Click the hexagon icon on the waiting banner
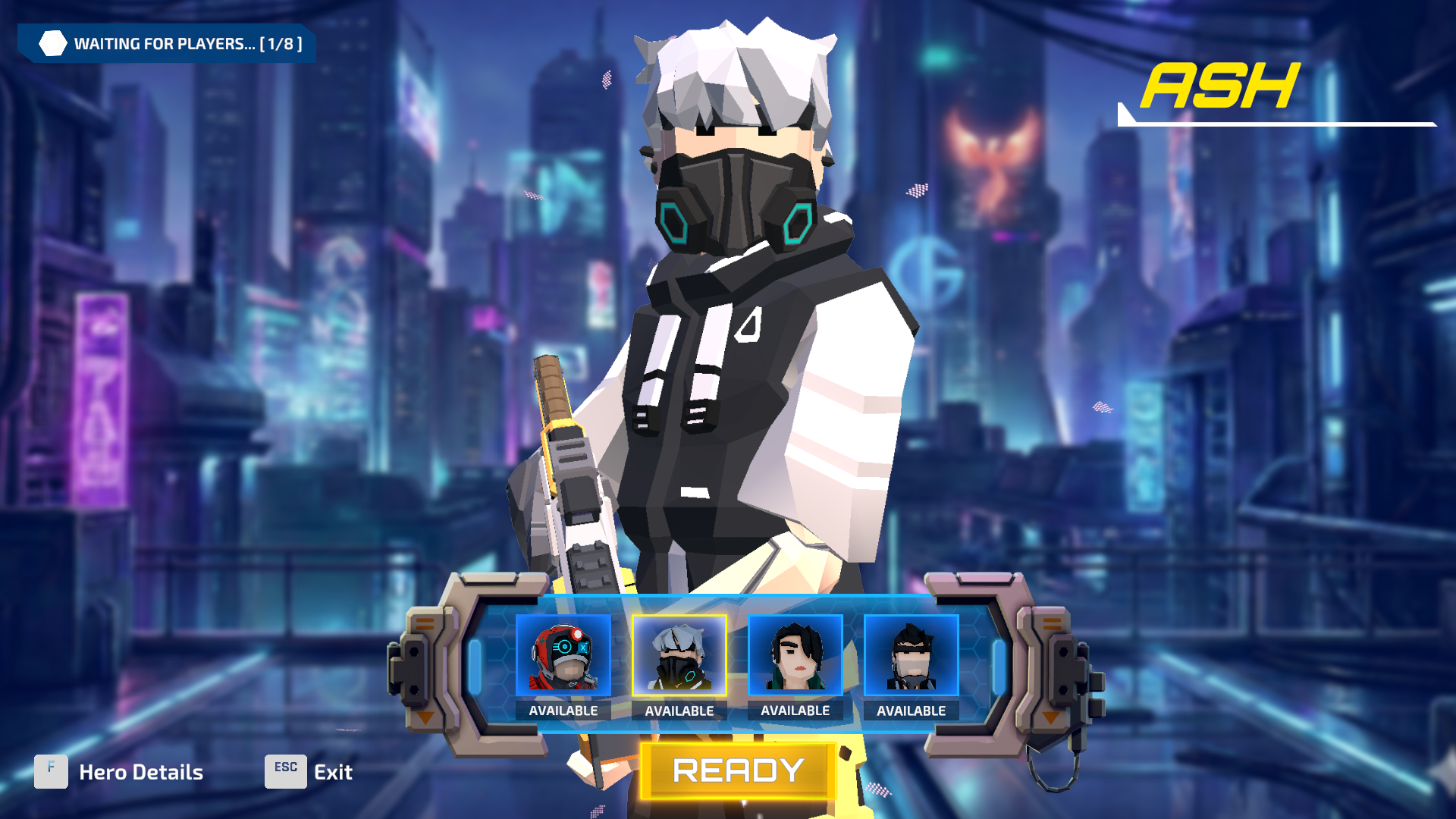The height and width of the screenshot is (819, 1456). pos(52,43)
